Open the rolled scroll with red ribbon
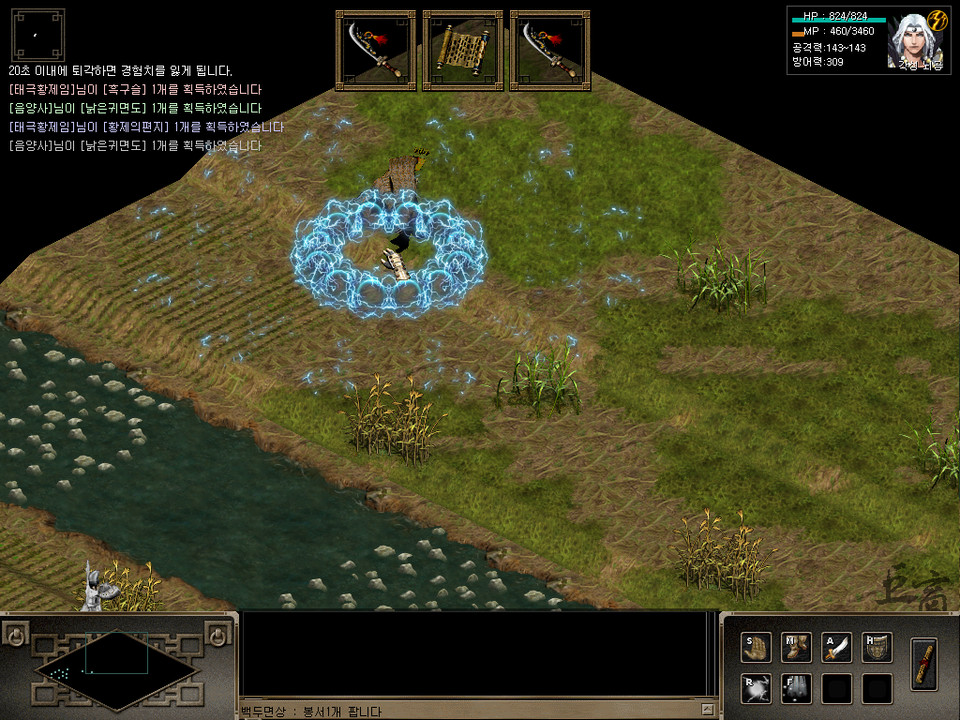Viewport: 960px width, 720px height. [x=925, y=663]
